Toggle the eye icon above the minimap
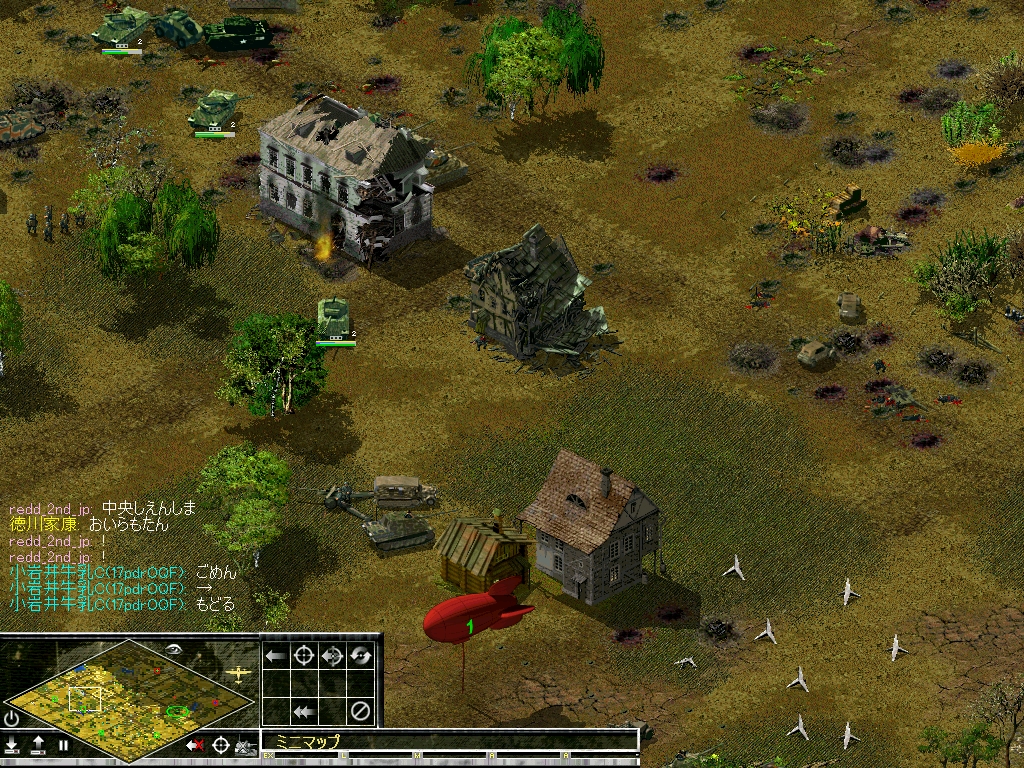The image size is (1024, 768). pyautogui.click(x=175, y=648)
